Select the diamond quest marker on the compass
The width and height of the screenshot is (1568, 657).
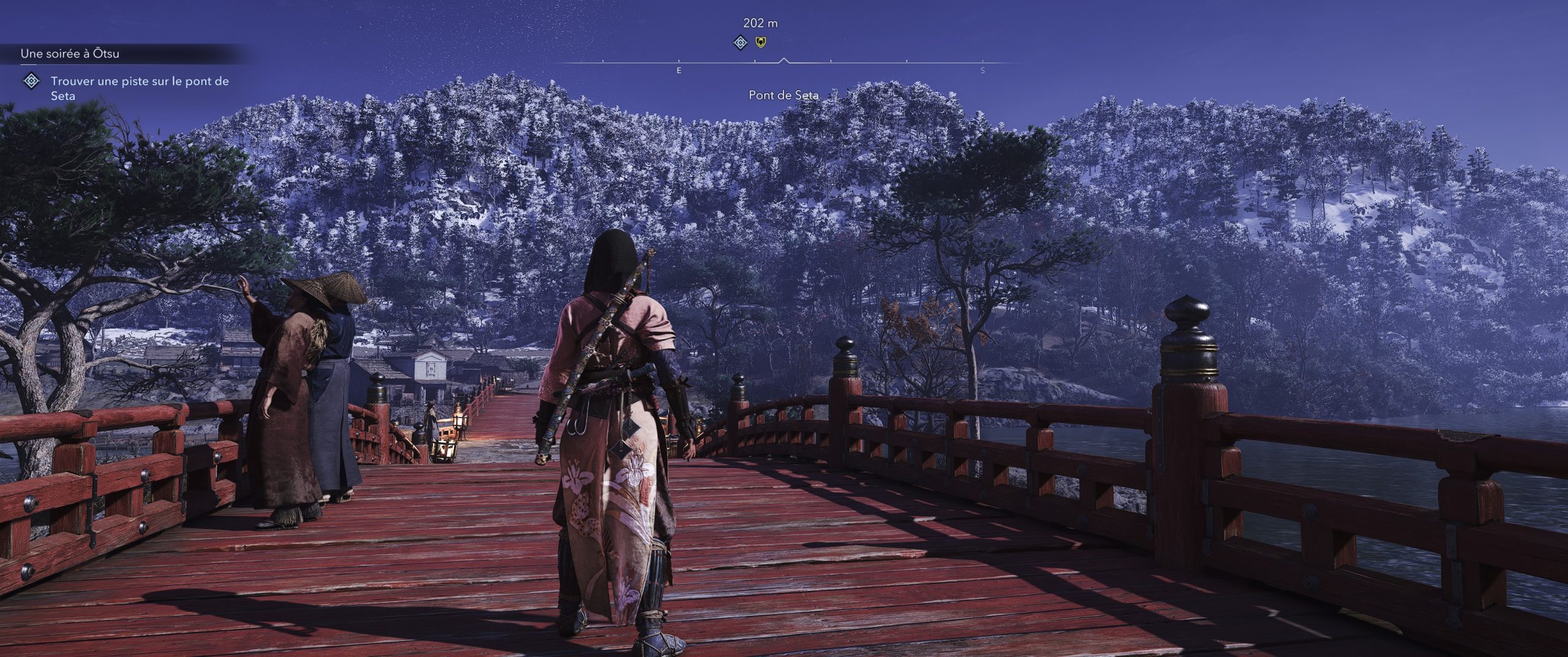pos(741,42)
